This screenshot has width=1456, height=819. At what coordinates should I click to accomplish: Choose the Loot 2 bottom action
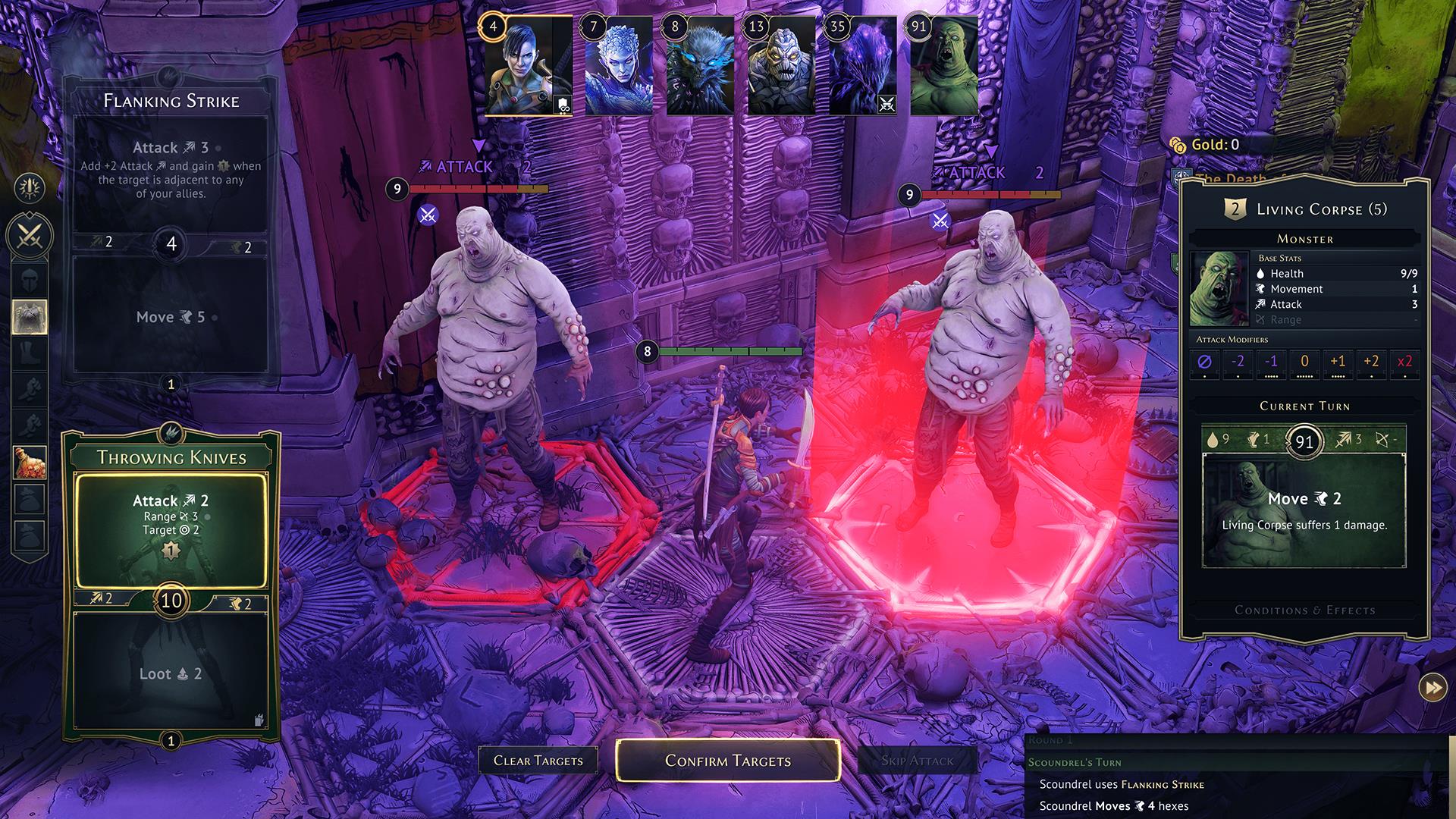[x=171, y=673]
